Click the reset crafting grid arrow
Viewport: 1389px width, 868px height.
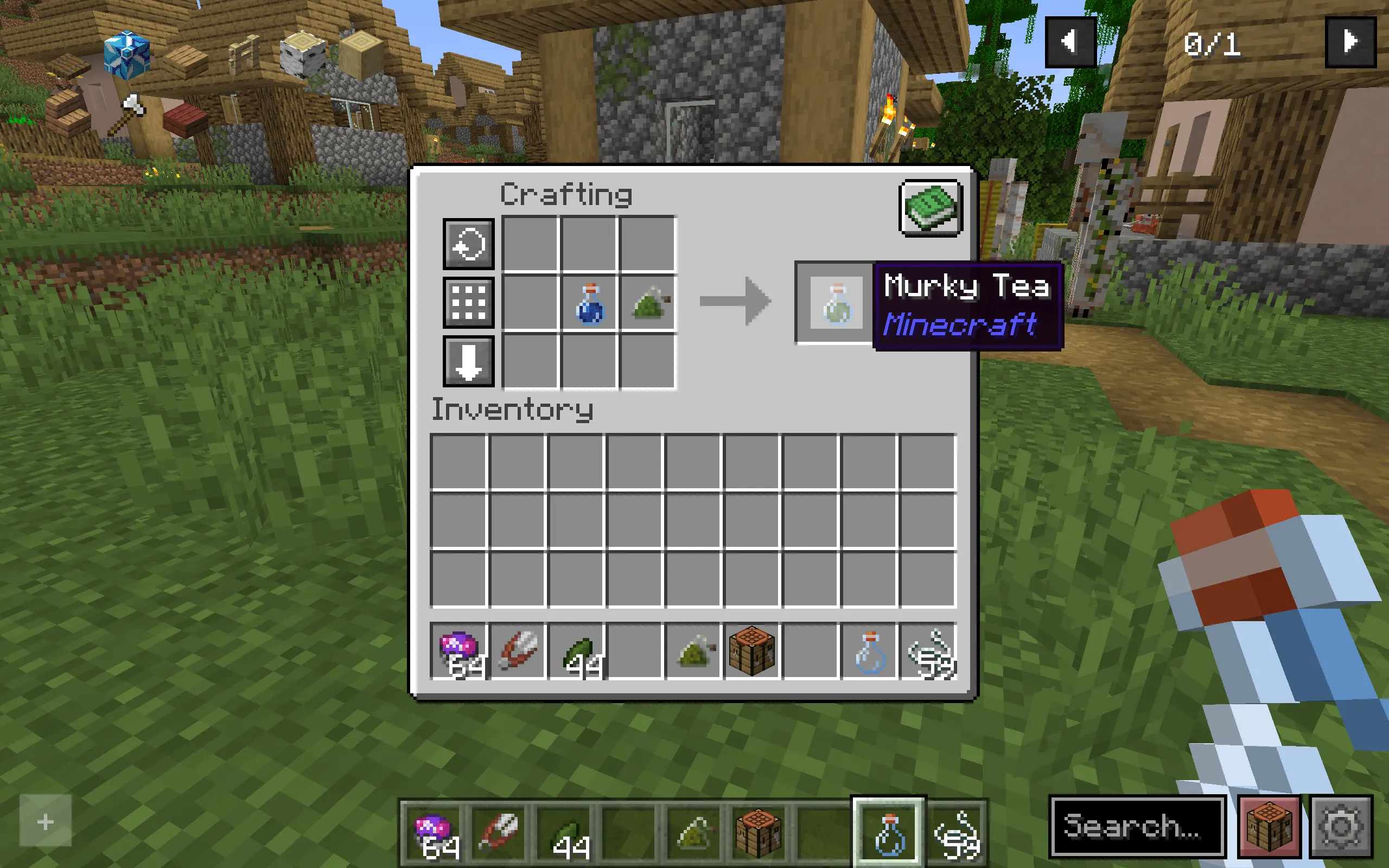tap(468, 244)
